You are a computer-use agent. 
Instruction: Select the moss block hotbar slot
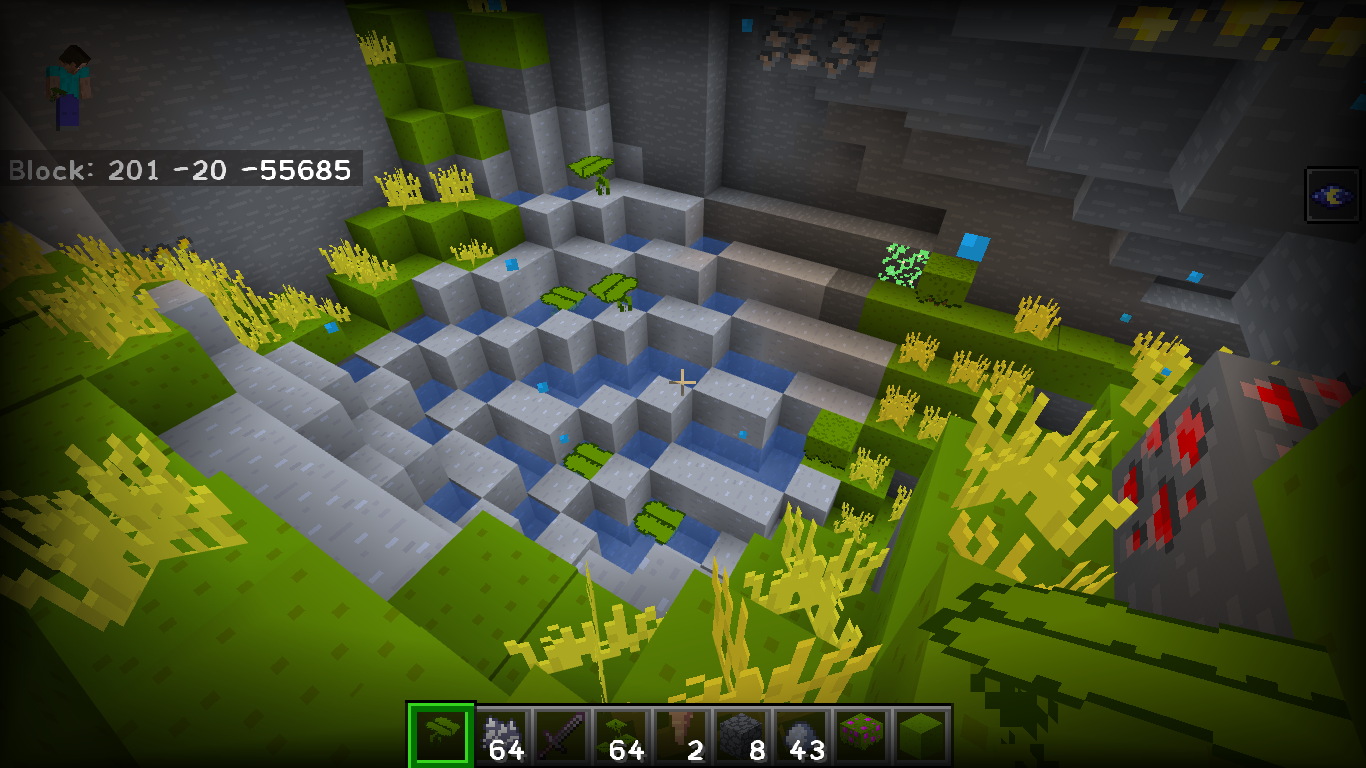pos(921,737)
